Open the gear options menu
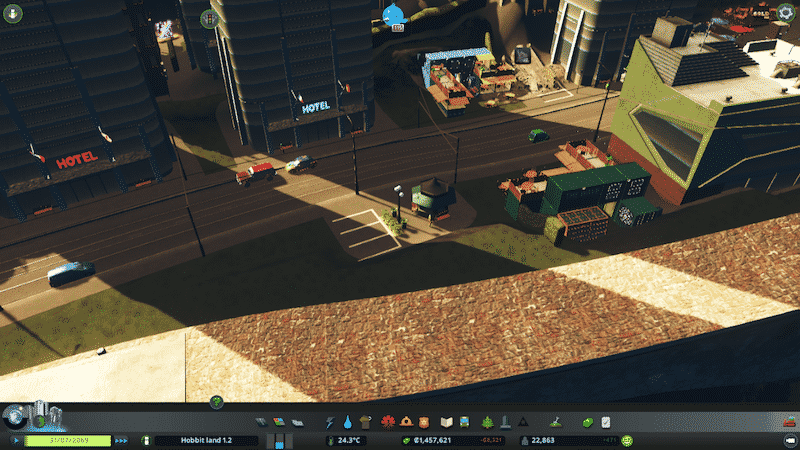This screenshot has height=450, width=800. [x=787, y=13]
